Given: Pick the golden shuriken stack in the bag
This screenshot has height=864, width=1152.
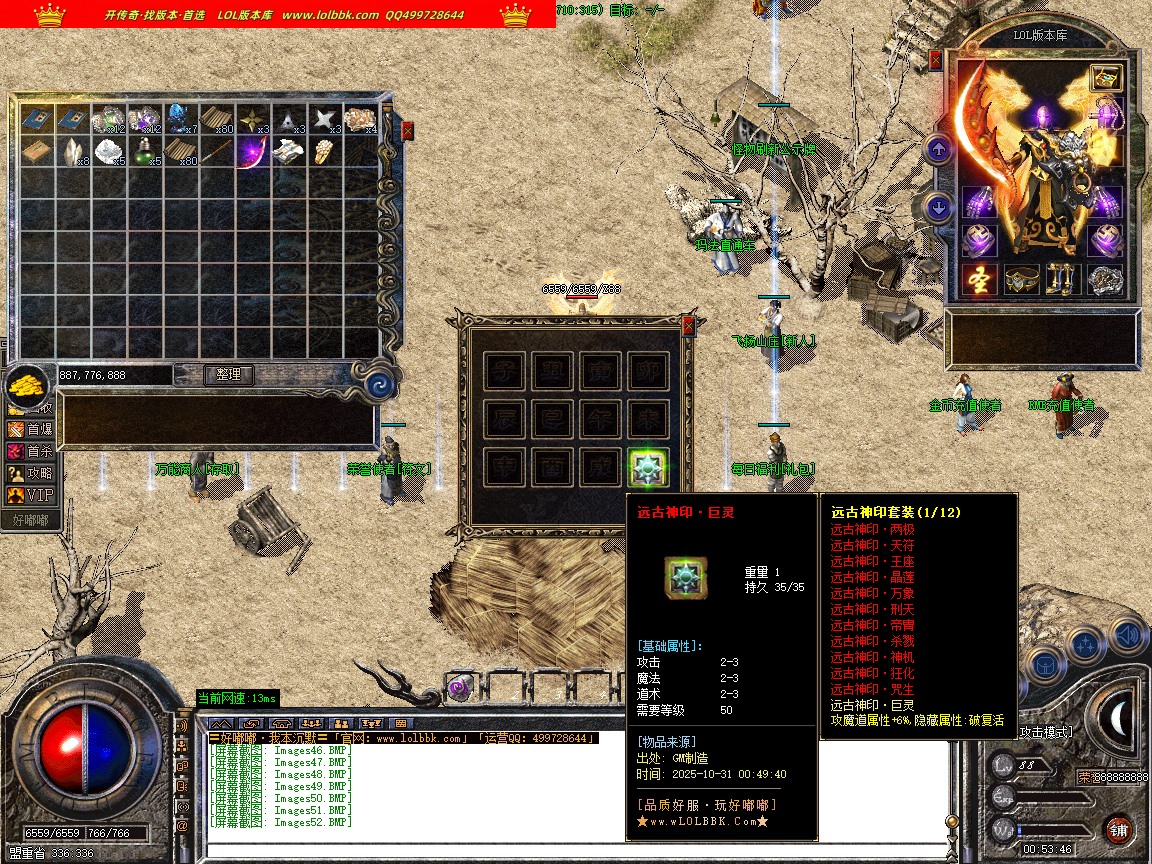Looking at the screenshot, I should [251, 119].
